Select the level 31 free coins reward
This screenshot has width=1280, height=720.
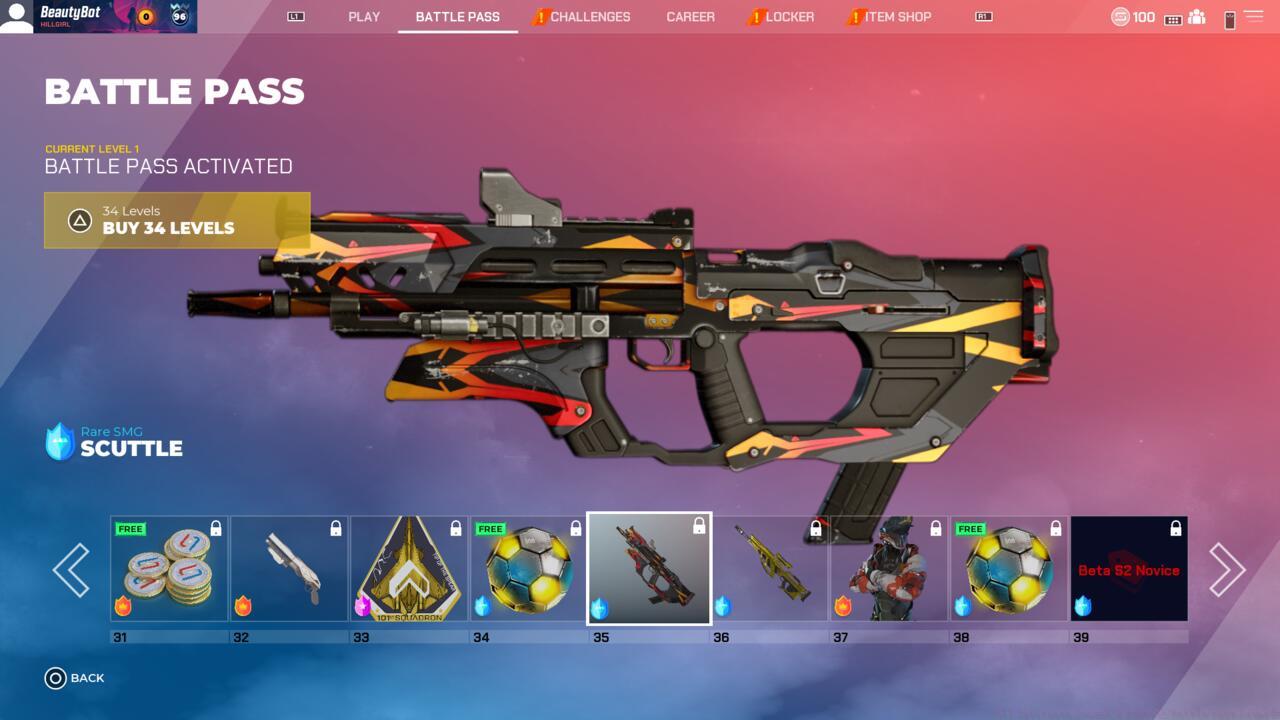coord(169,569)
